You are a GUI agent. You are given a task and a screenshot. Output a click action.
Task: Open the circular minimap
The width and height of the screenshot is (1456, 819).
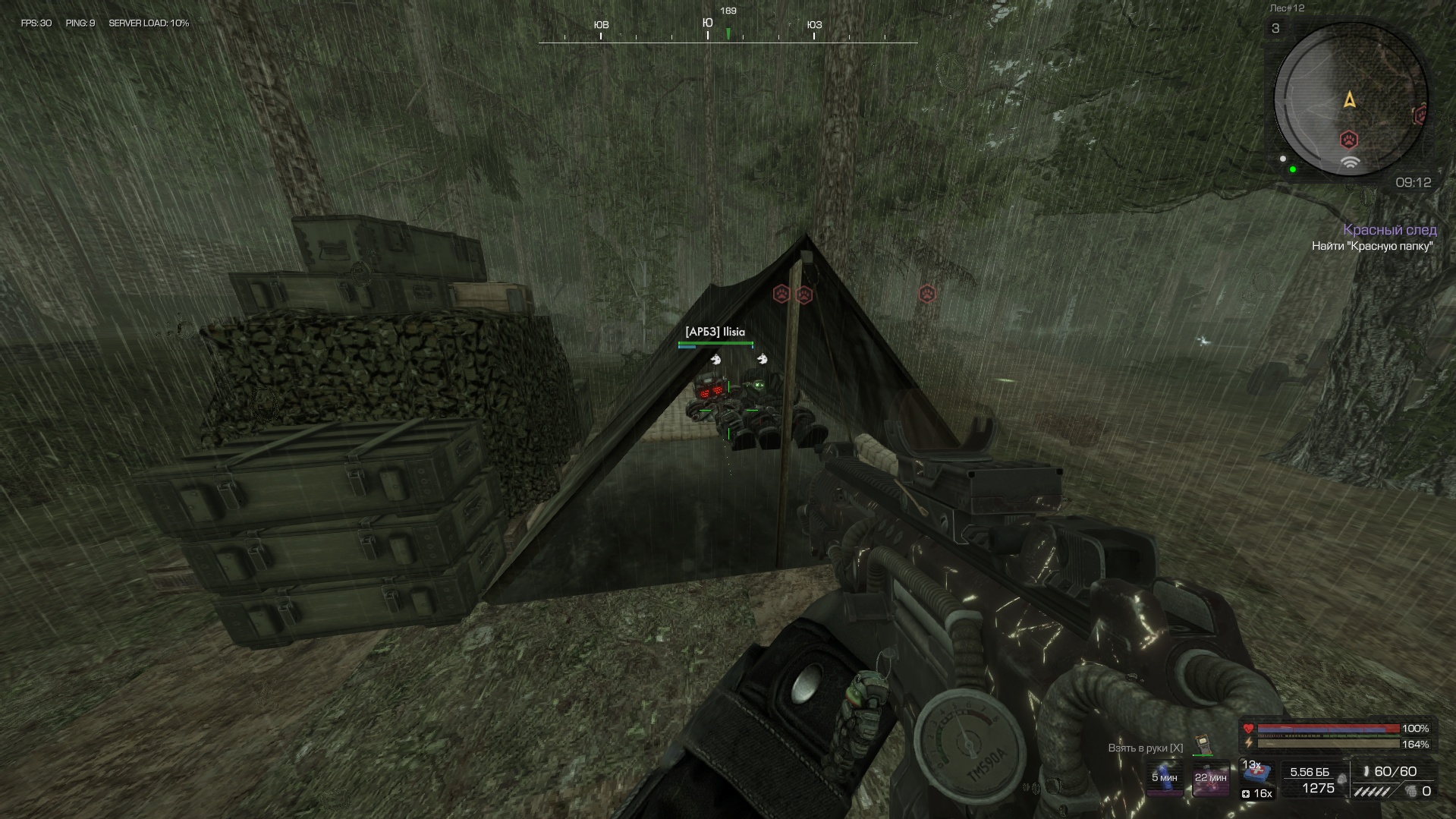pos(1350,99)
